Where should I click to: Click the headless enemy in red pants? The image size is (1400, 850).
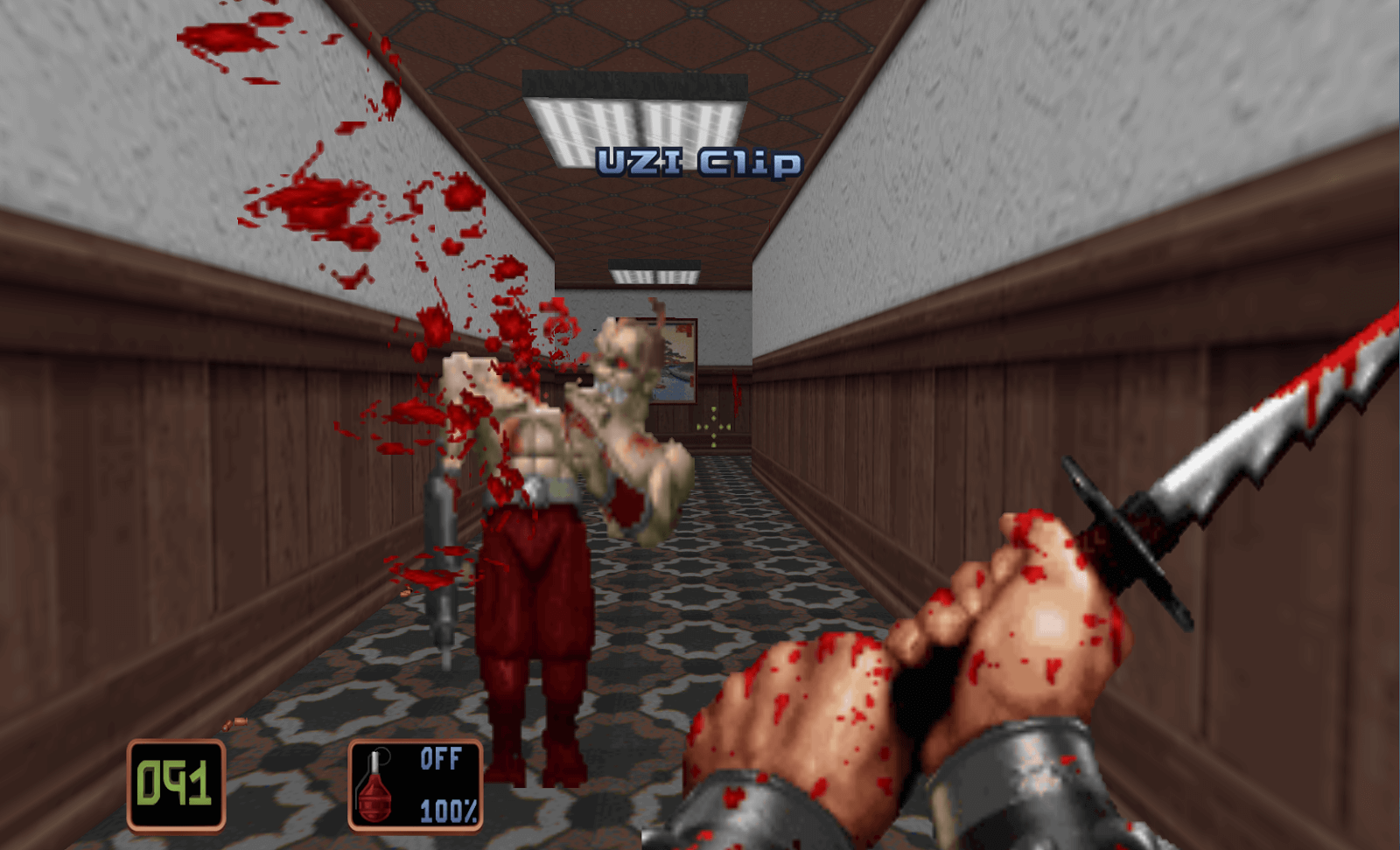click(534, 612)
